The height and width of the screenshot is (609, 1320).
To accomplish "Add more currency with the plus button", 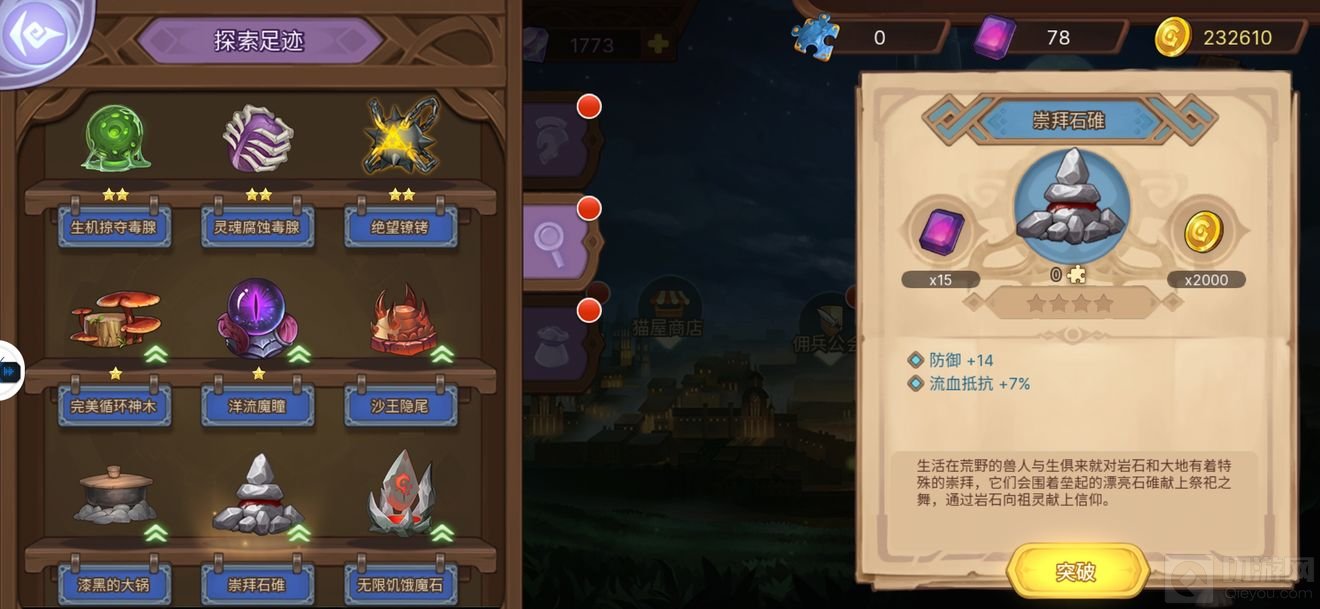I will point(657,43).
